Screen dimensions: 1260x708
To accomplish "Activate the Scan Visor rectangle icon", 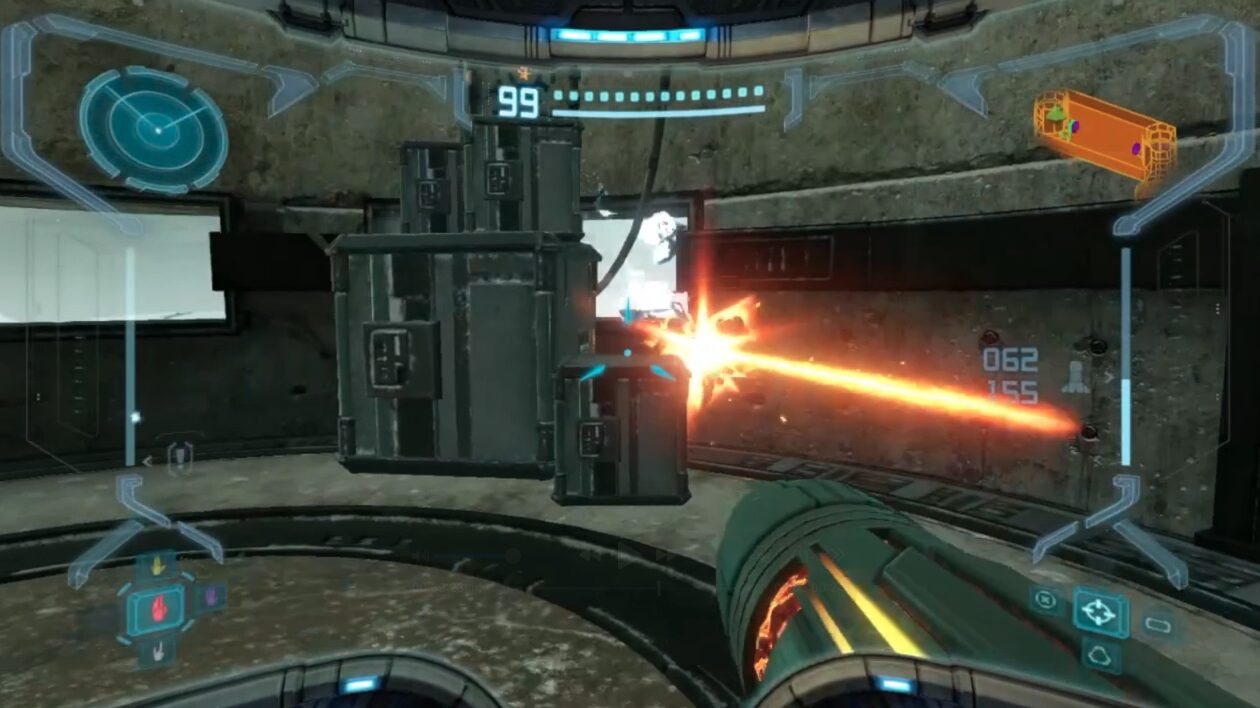I will point(1157,625).
